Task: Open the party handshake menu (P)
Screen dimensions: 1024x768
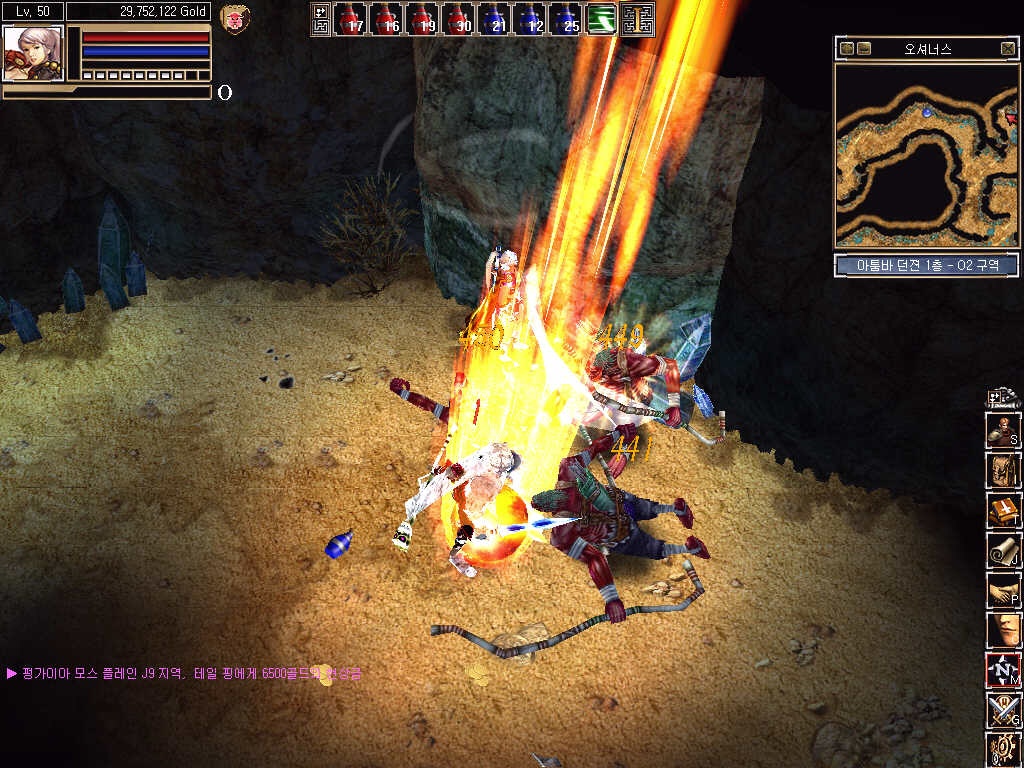Action: point(1003,590)
